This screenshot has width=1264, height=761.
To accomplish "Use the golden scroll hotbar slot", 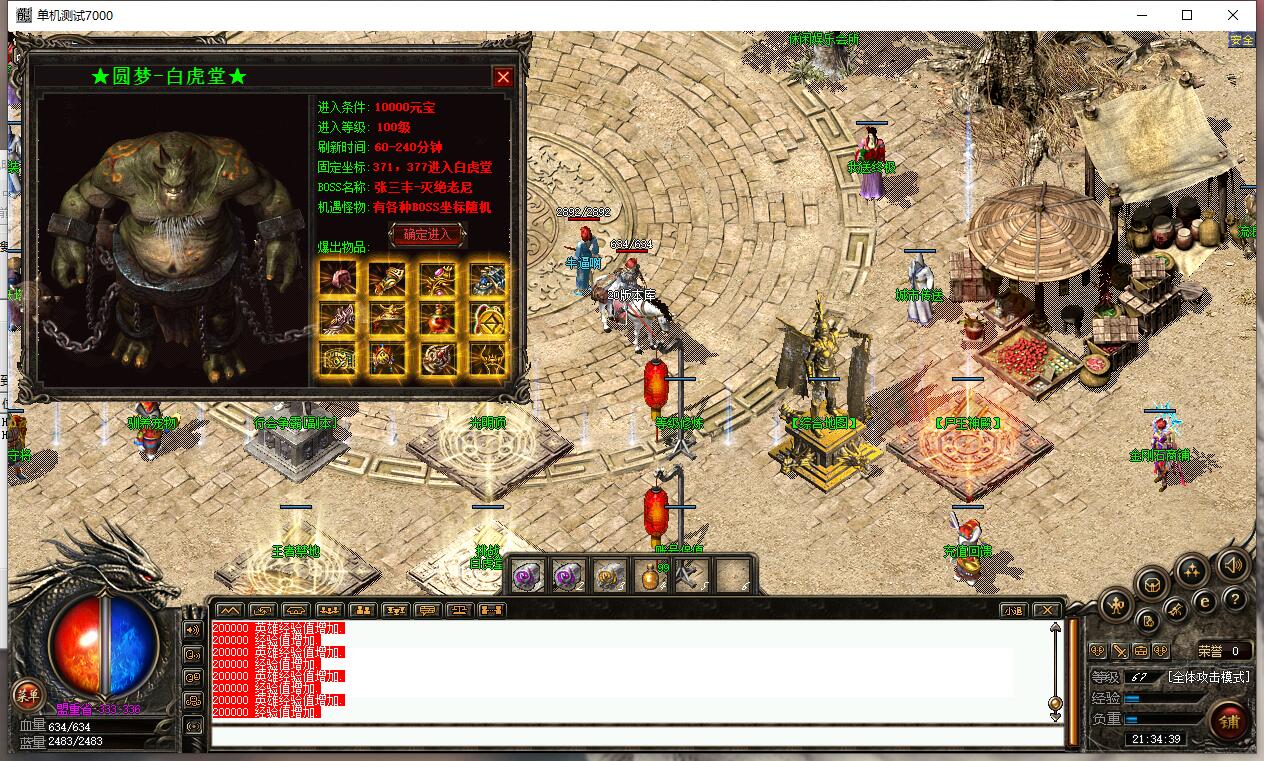I will pyautogui.click(x=609, y=576).
